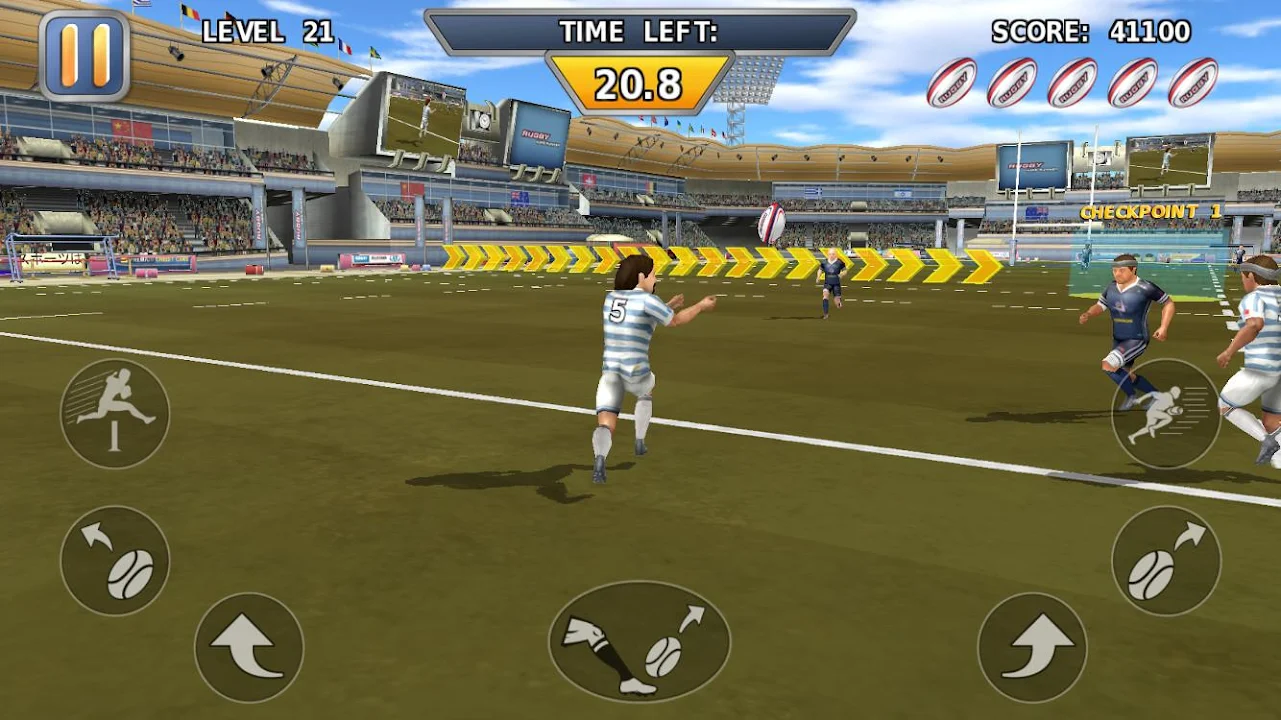Activate the sprint runner button

1166,413
